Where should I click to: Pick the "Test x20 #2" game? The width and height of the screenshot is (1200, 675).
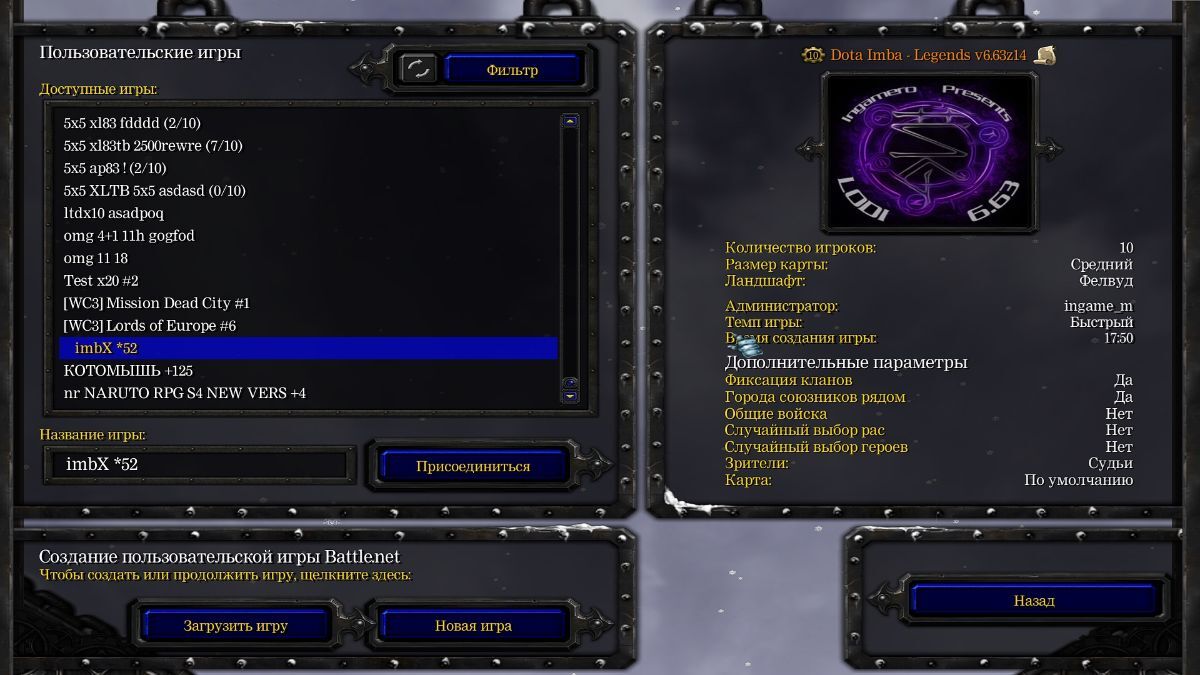click(x=100, y=281)
